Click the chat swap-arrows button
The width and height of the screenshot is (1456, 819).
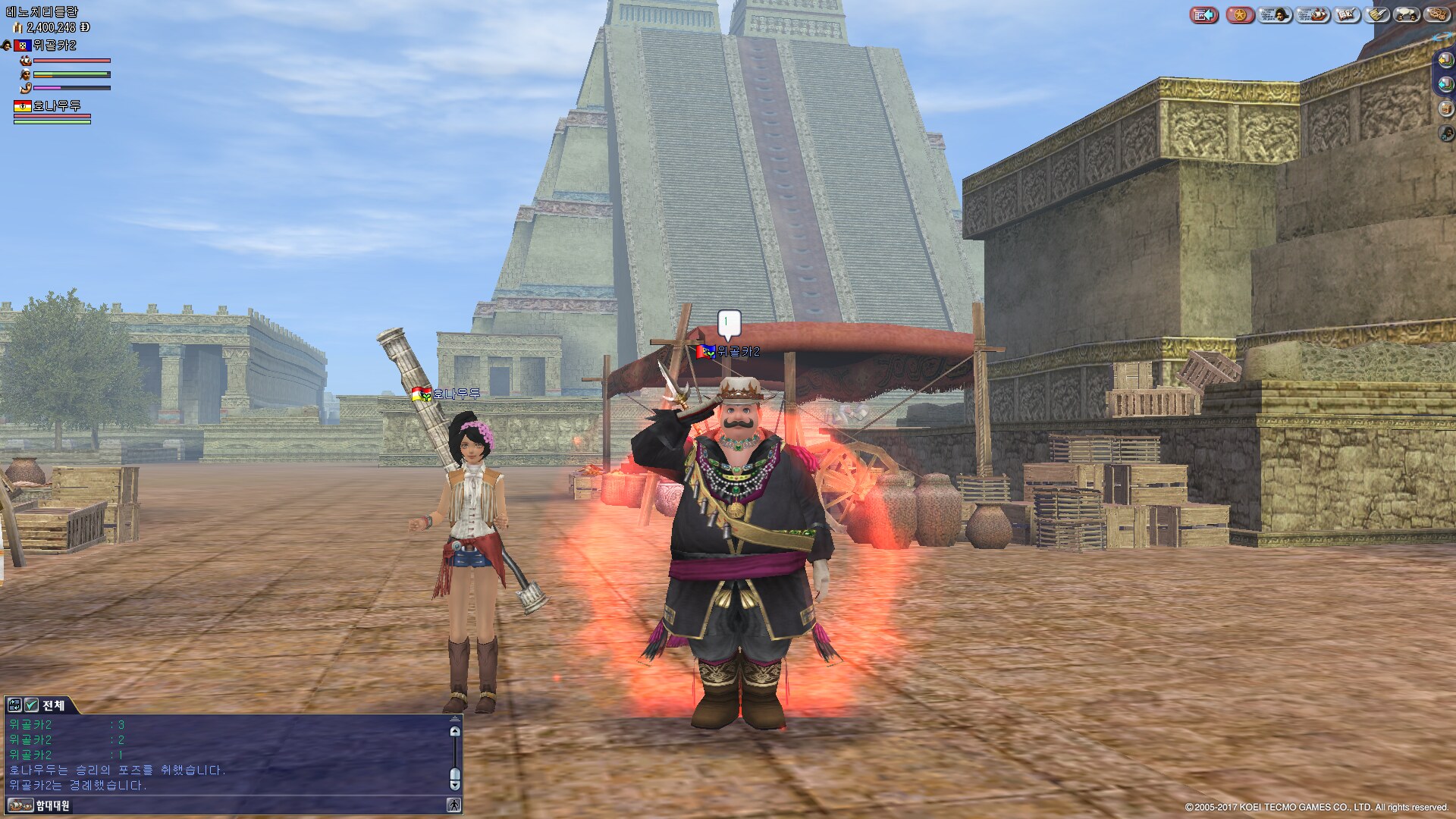[14, 705]
